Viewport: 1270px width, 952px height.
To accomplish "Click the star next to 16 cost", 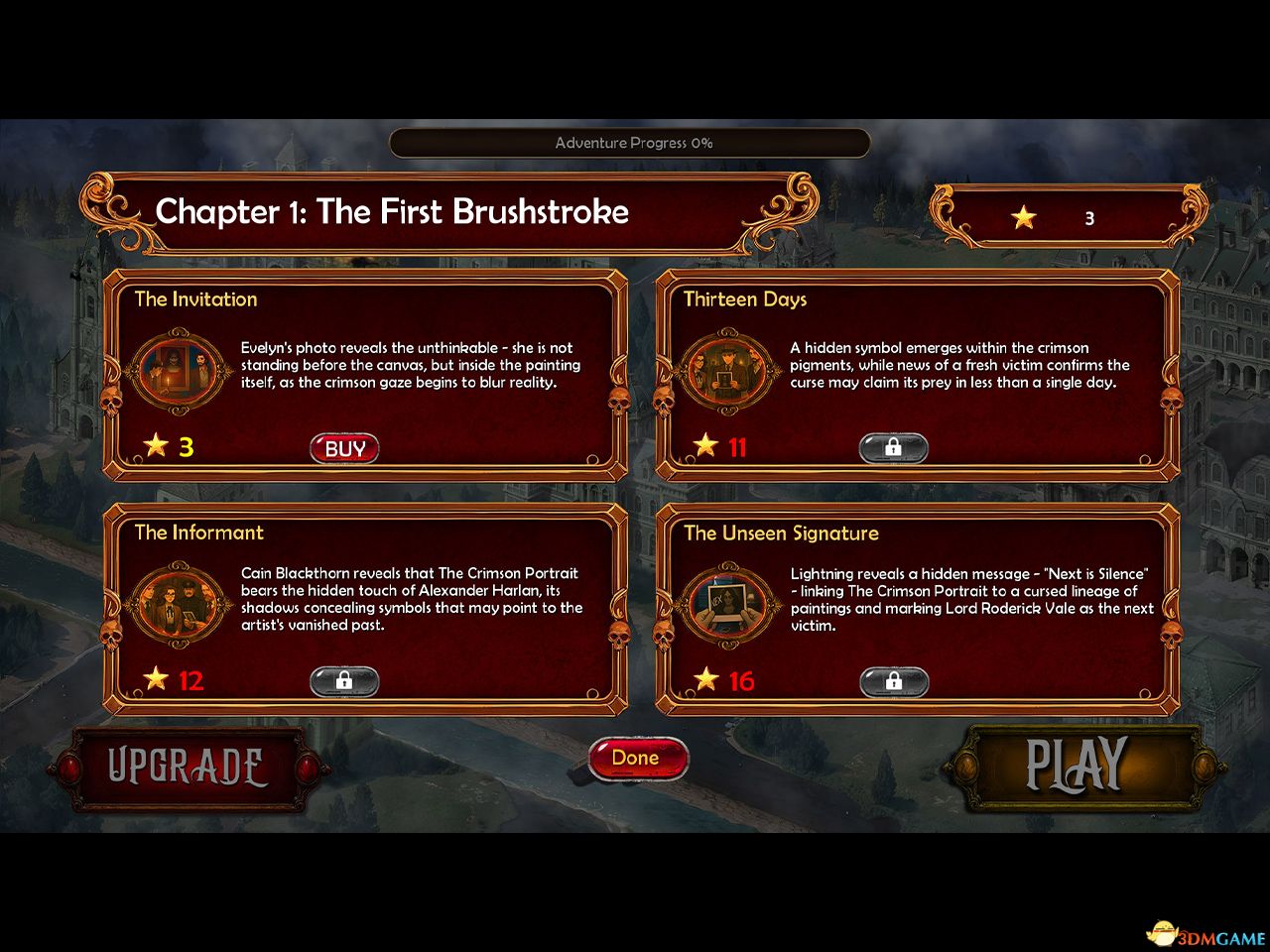I will 706,679.
